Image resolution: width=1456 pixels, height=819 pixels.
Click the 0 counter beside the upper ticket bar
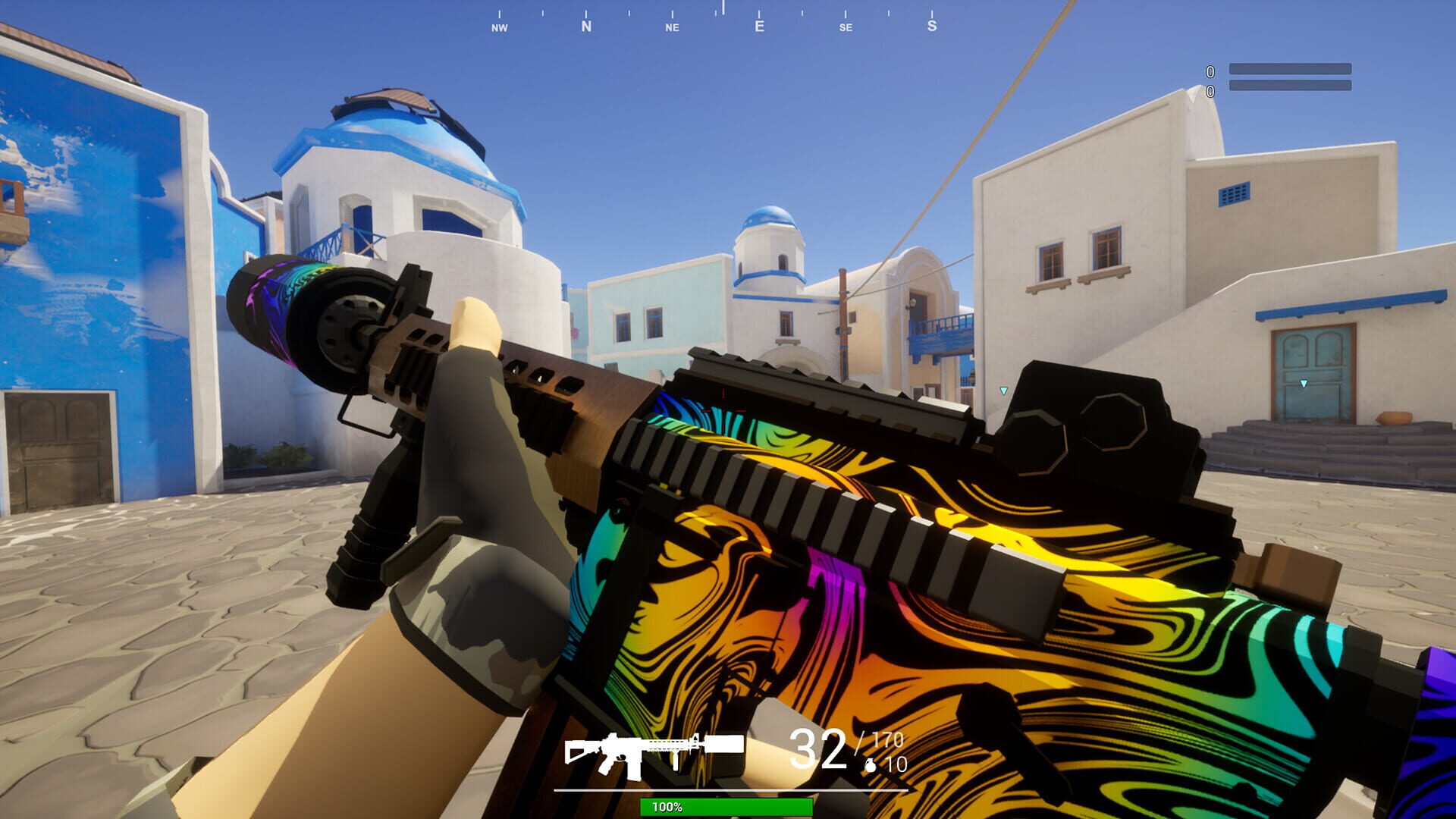pyautogui.click(x=1209, y=72)
